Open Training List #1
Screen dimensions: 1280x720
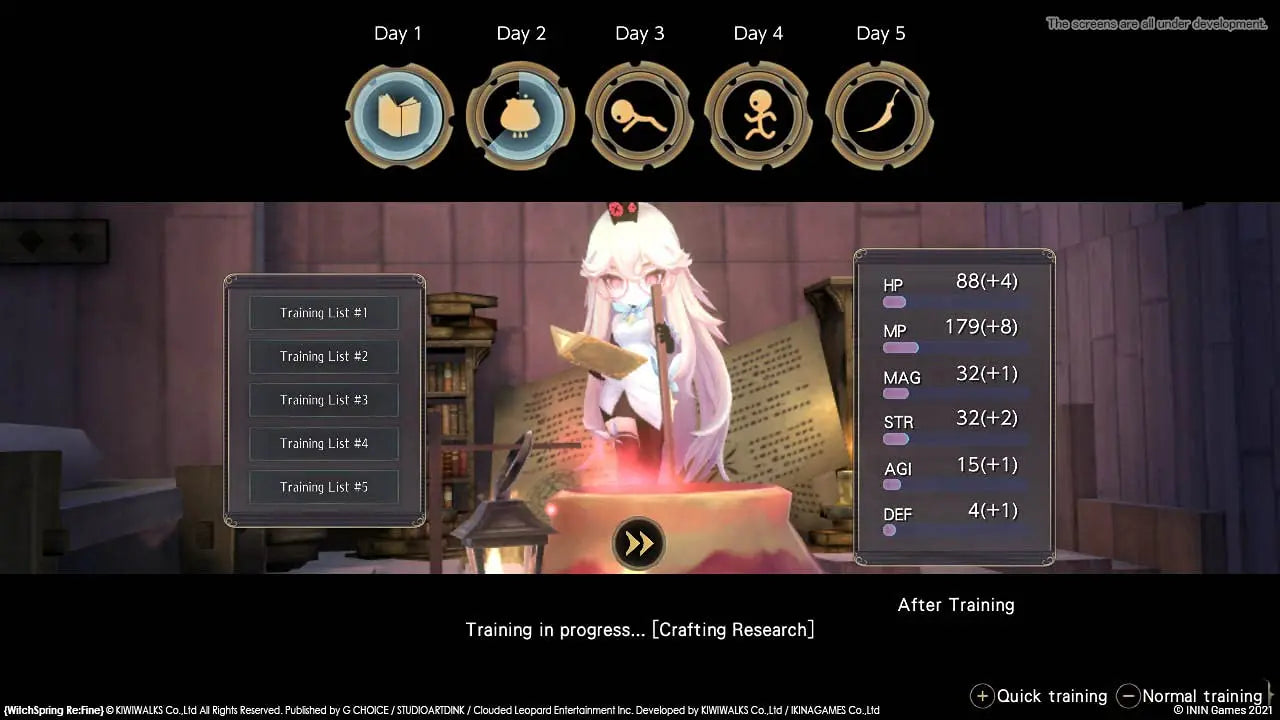click(x=323, y=312)
